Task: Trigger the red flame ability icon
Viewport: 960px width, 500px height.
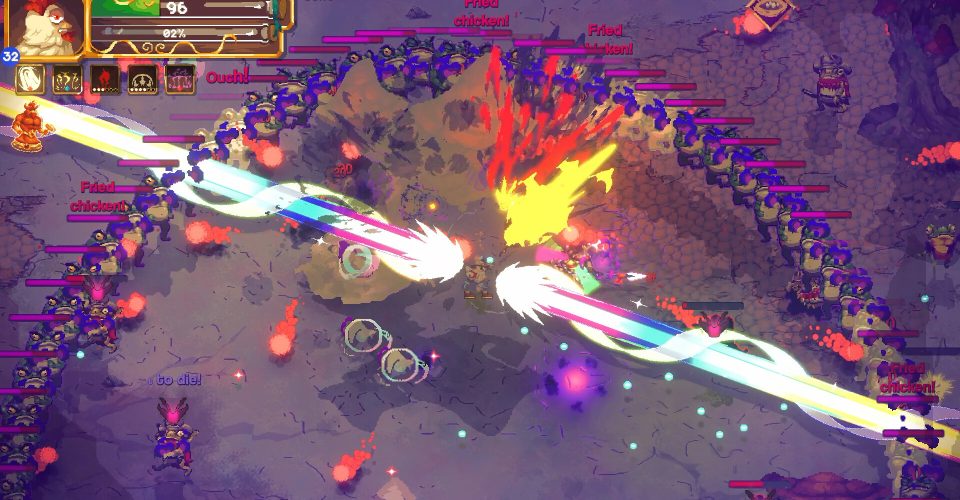Action: pos(105,80)
